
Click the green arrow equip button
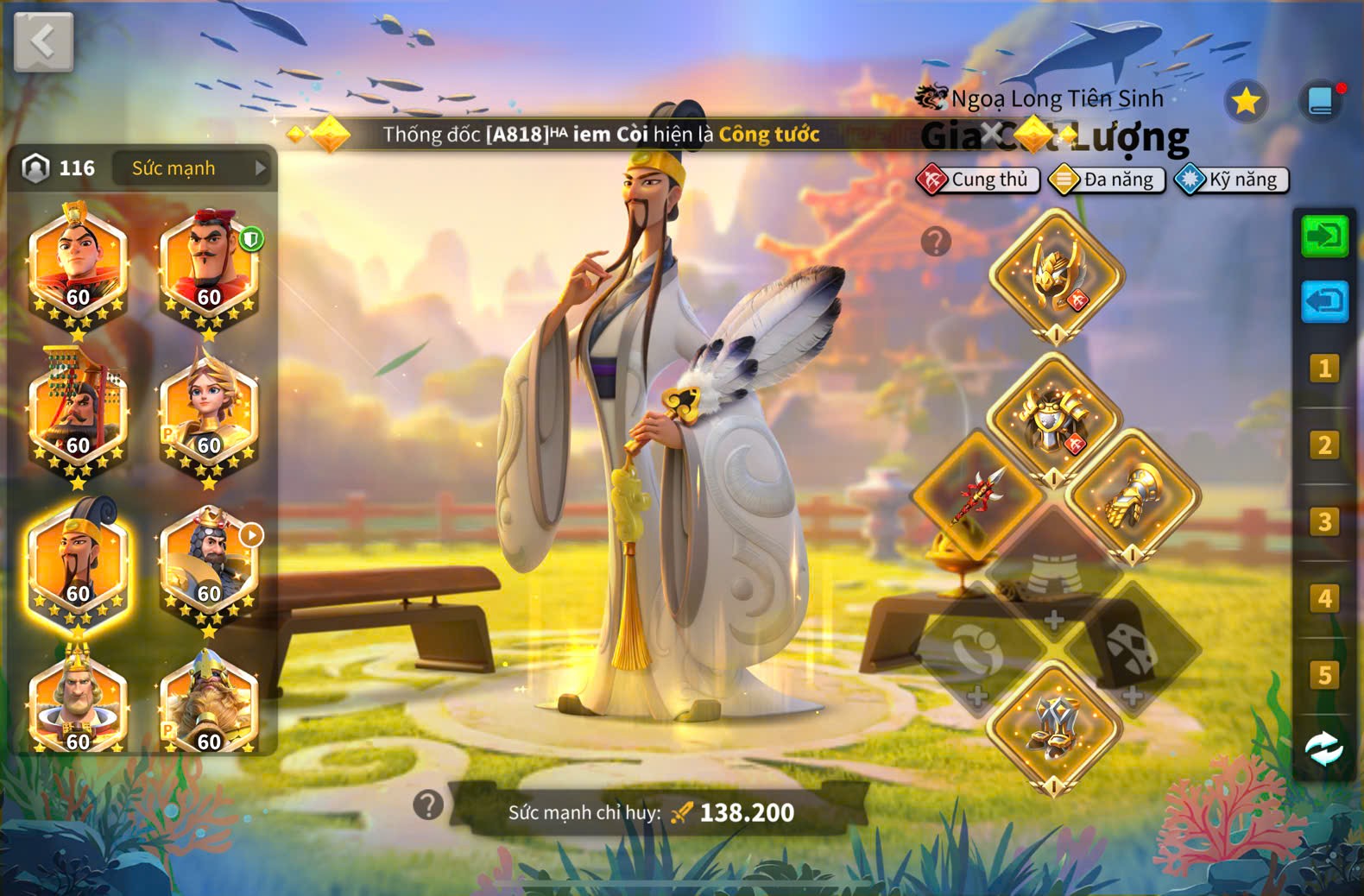click(x=1324, y=236)
